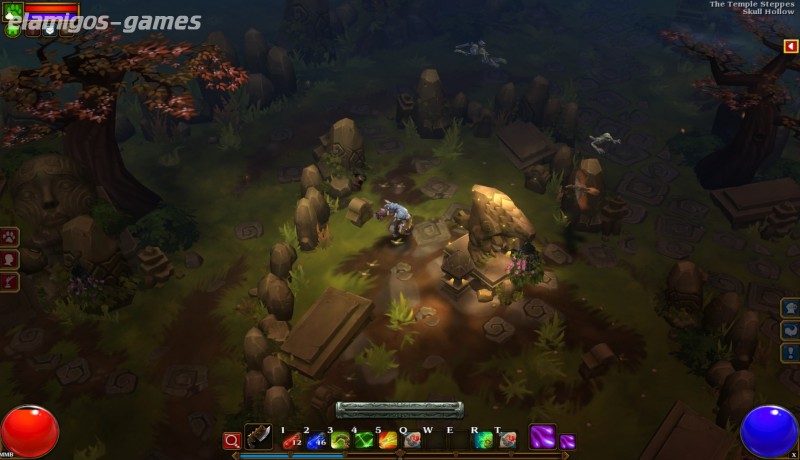Select the large purple claw skill

click(x=542, y=437)
